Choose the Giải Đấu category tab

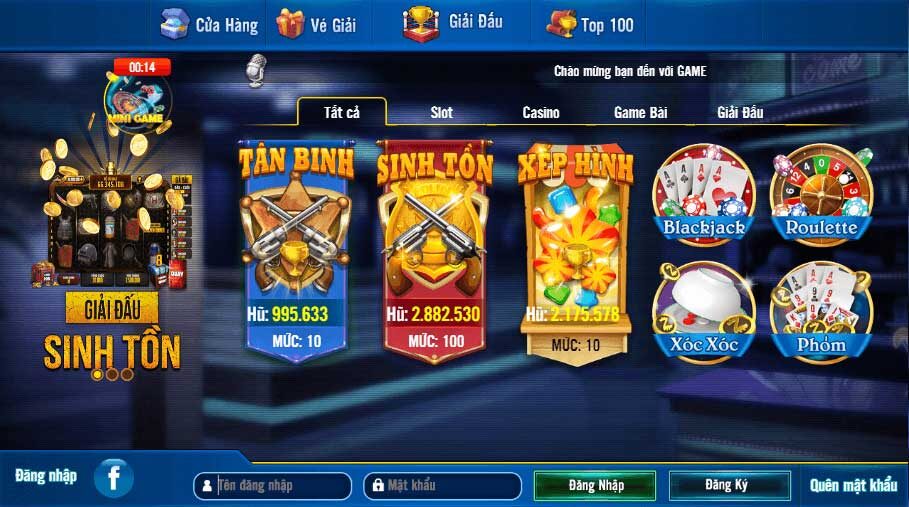(x=740, y=113)
